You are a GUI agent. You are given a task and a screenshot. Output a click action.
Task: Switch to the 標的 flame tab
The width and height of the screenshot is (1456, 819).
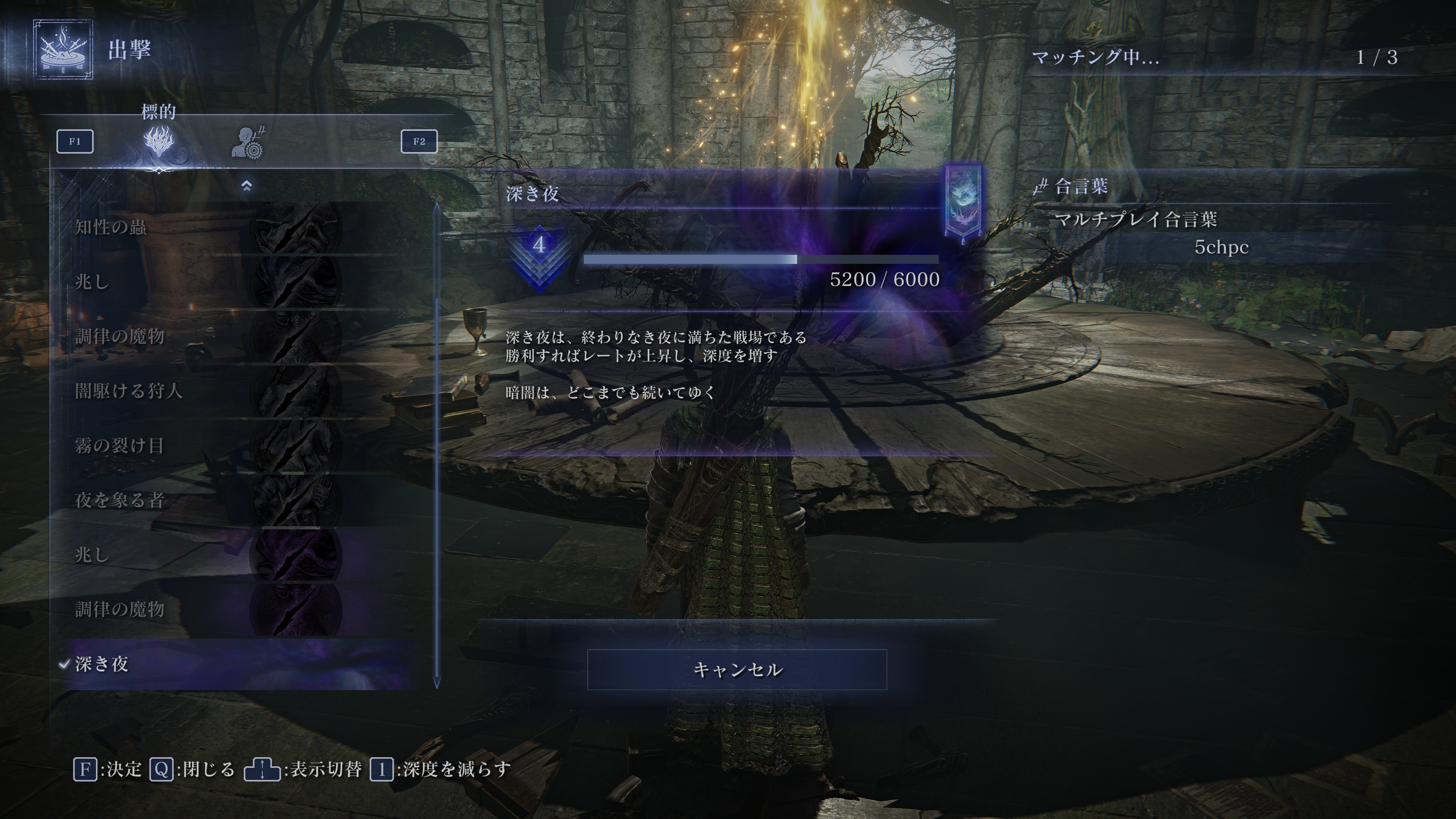[159, 141]
